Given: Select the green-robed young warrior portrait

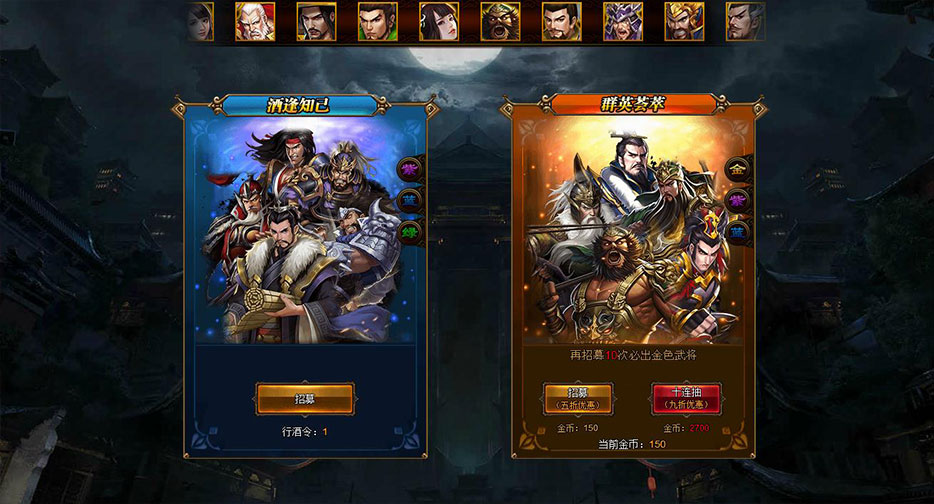Looking at the screenshot, I should pyautogui.click(x=378, y=21).
